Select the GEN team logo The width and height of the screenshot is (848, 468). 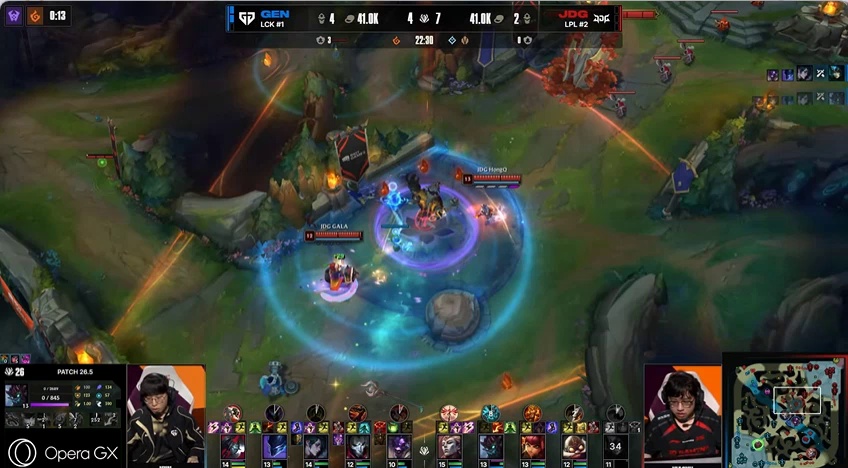click(x=244, y=17)
